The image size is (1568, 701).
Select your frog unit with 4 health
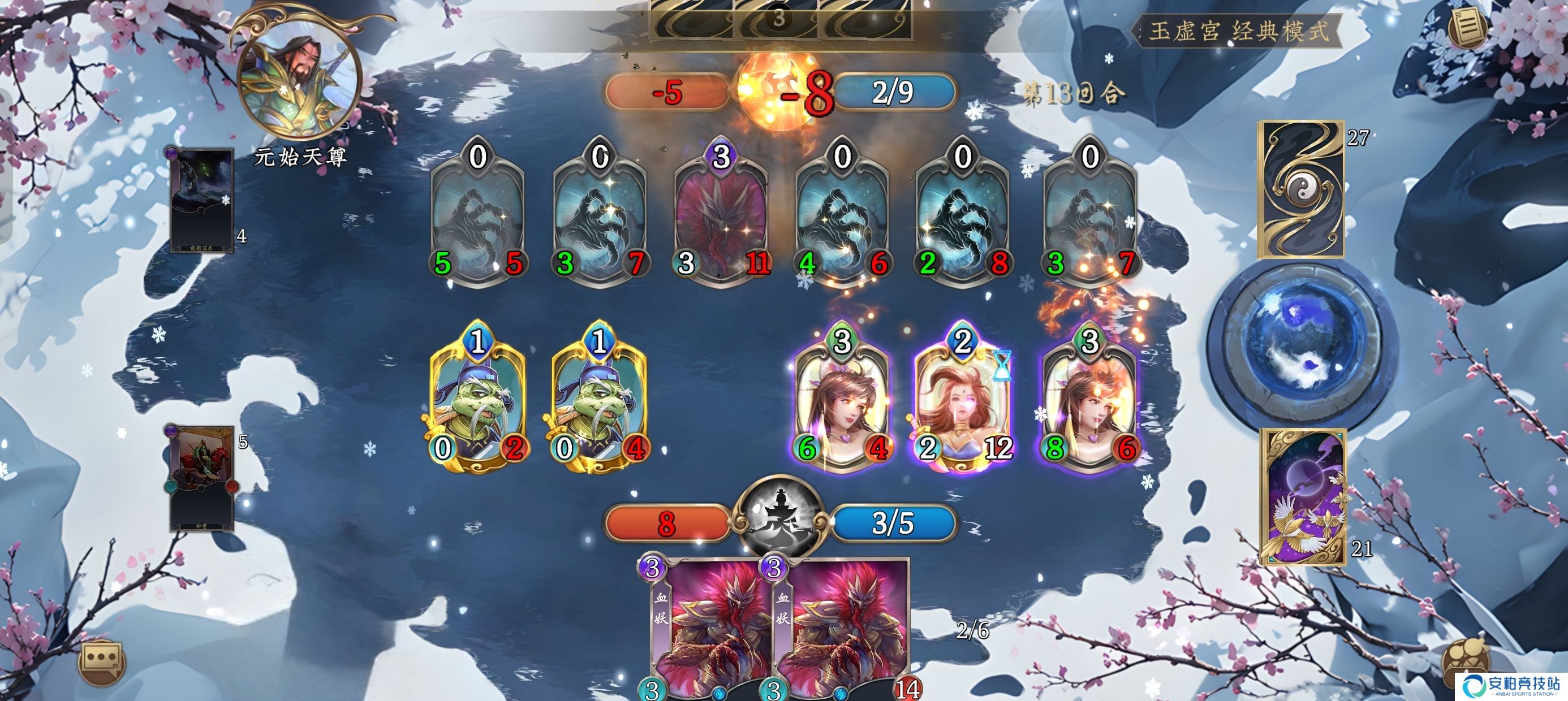[x=600, y=399]
